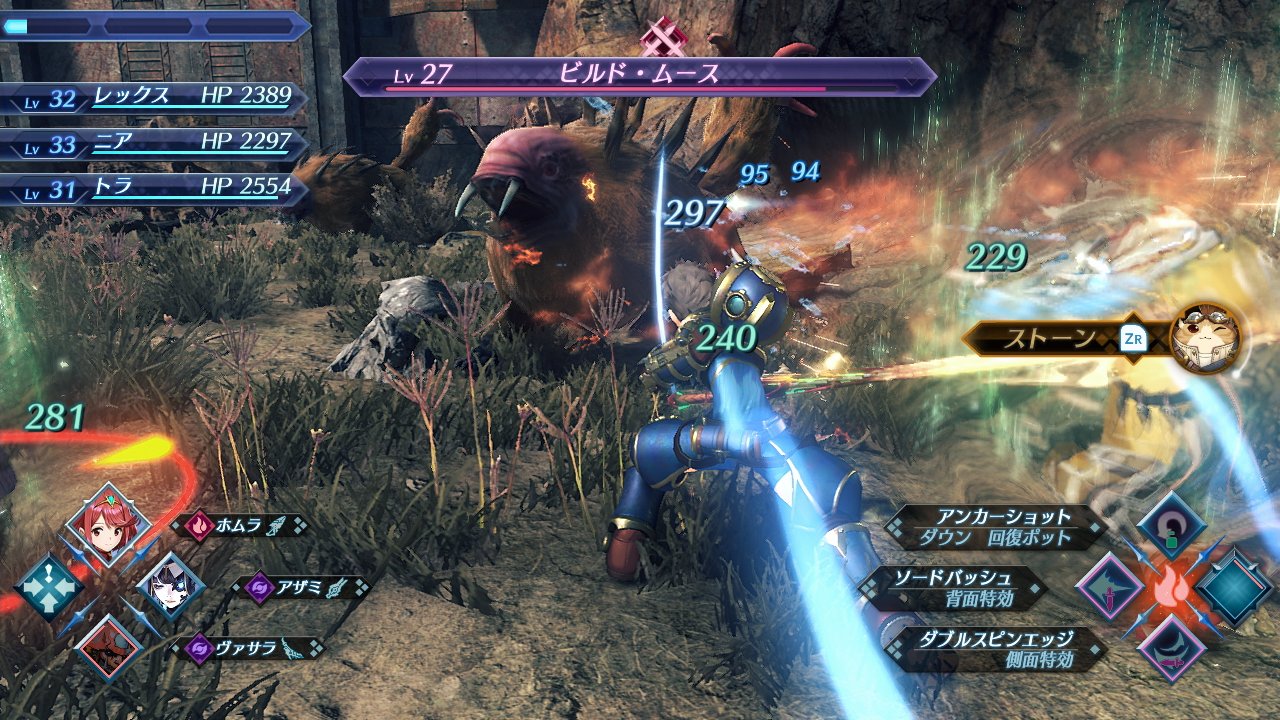Image resolution: width=1280 pixels, height=720 pixels.
Task: Switch to Homura's red-haired blade portrait
Action: pyautogui.click(x=108, y=526)
